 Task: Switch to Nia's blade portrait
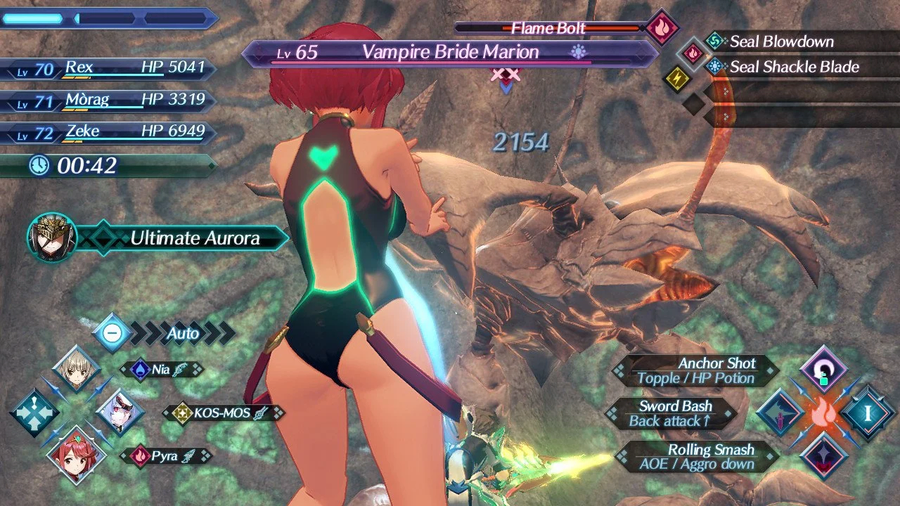[x=77, y=368]
